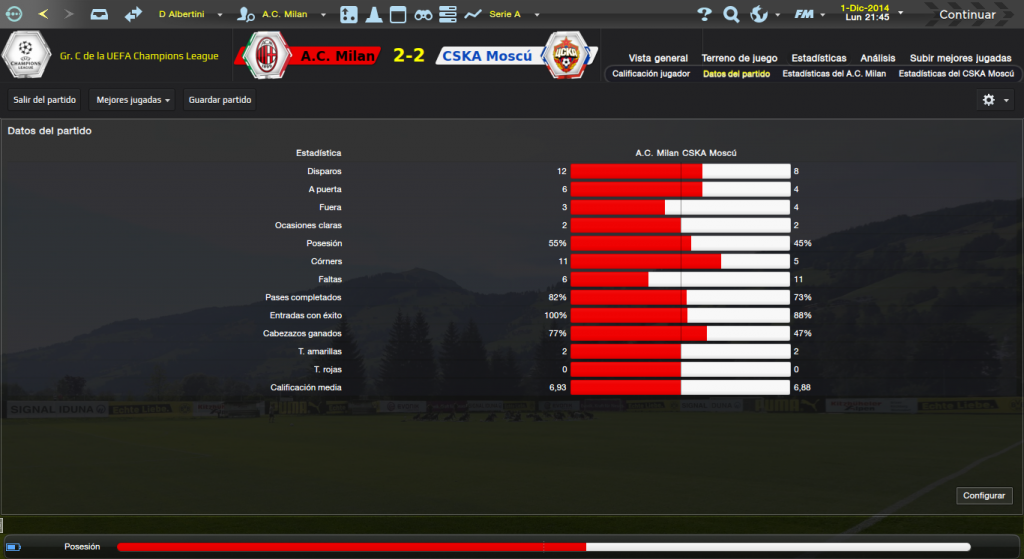Show Calificación jugador sub-tab
Image resolution: width=1024 pixels, height=559 pixels.
tap(651, 74)
